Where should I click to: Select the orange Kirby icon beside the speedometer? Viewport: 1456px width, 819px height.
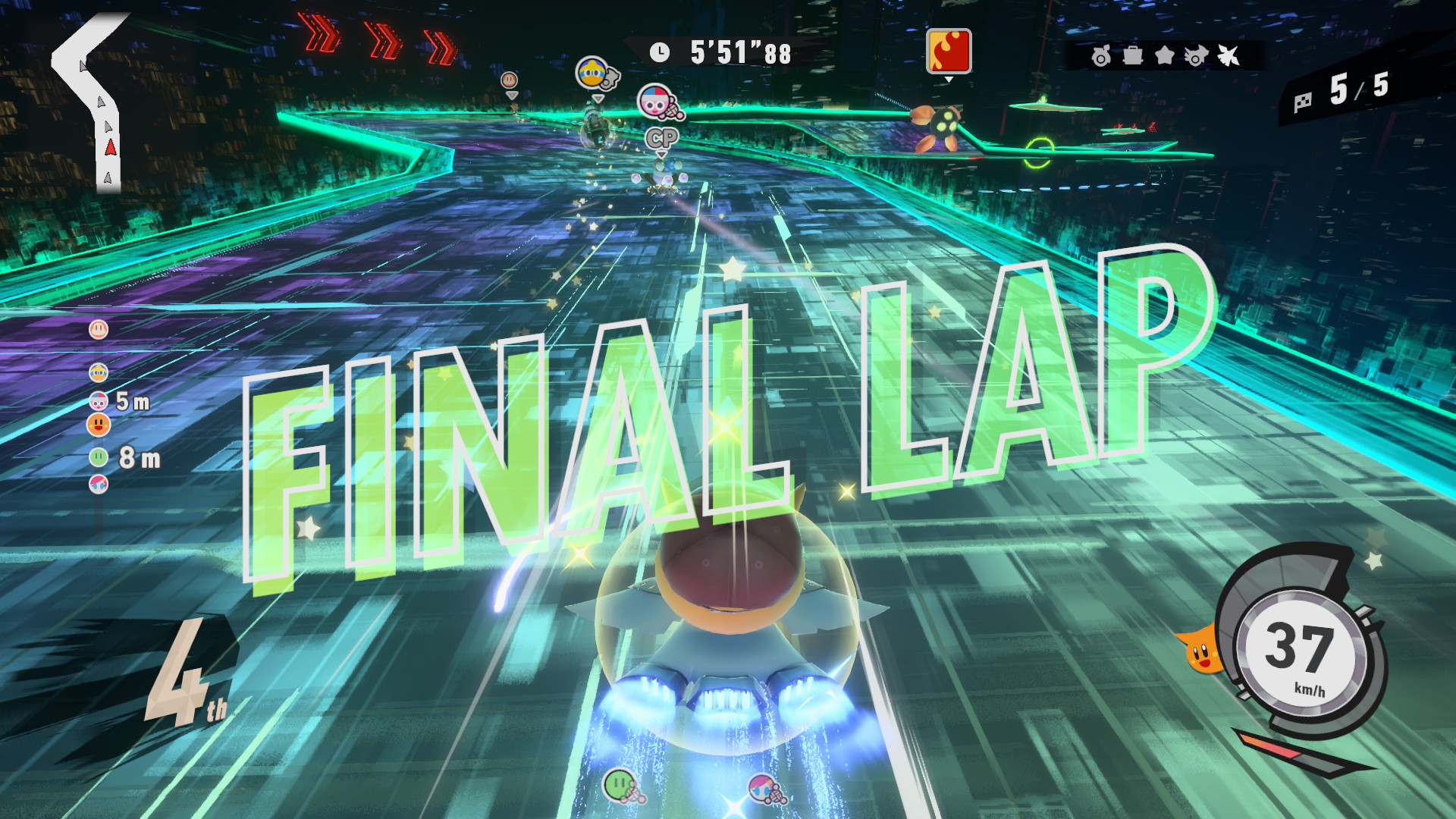pyautogui.click(x=1200, y=651)
